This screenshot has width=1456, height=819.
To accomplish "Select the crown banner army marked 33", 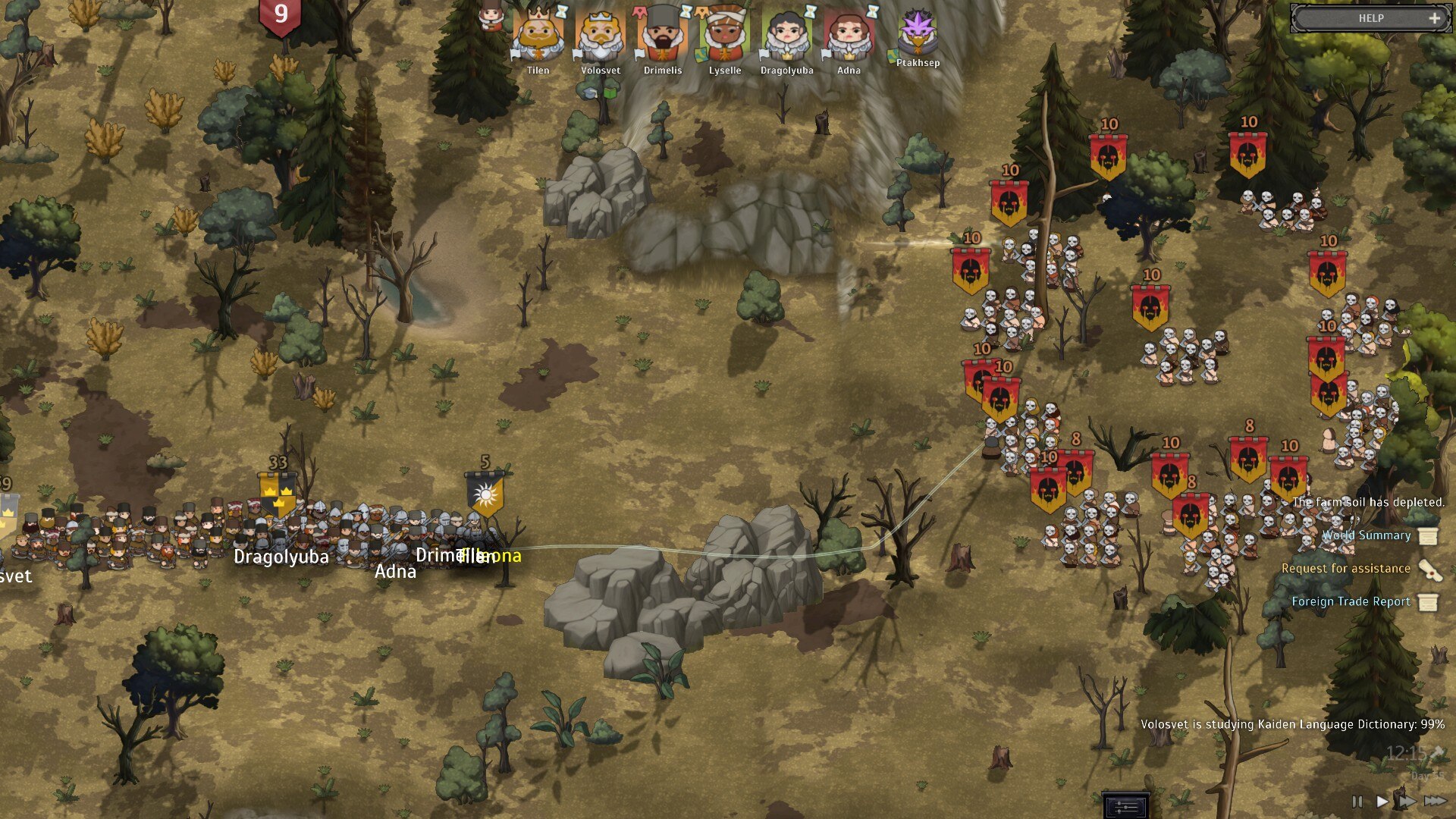I will (x=278, y=493).
